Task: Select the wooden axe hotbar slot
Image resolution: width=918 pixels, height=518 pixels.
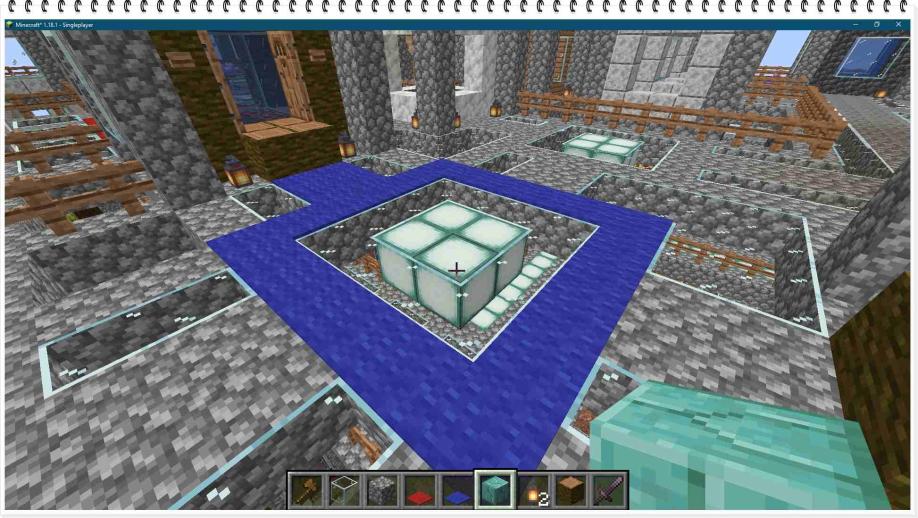Action: (x=307, y=491)
